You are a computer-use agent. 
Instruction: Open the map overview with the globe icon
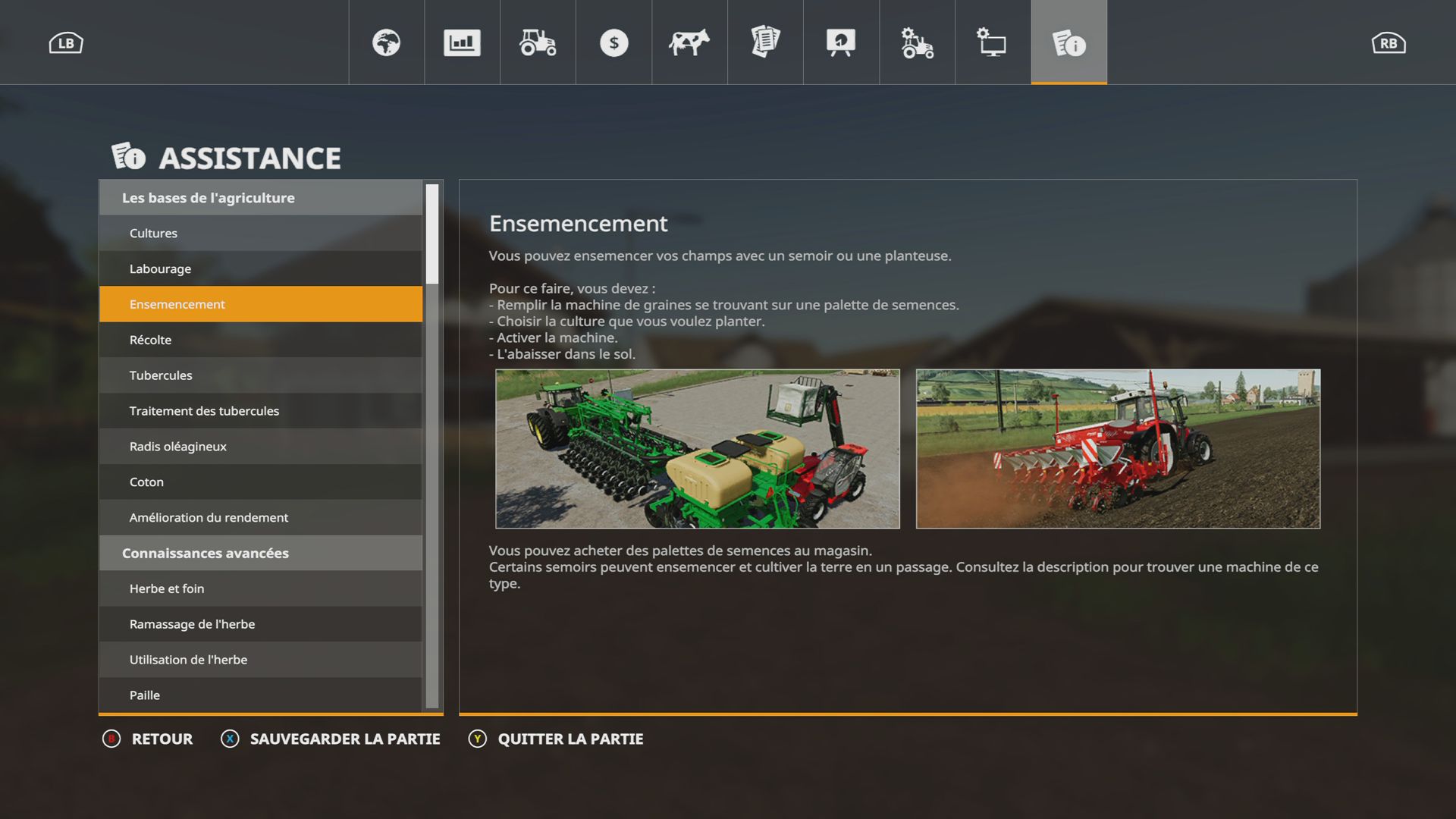386,42
